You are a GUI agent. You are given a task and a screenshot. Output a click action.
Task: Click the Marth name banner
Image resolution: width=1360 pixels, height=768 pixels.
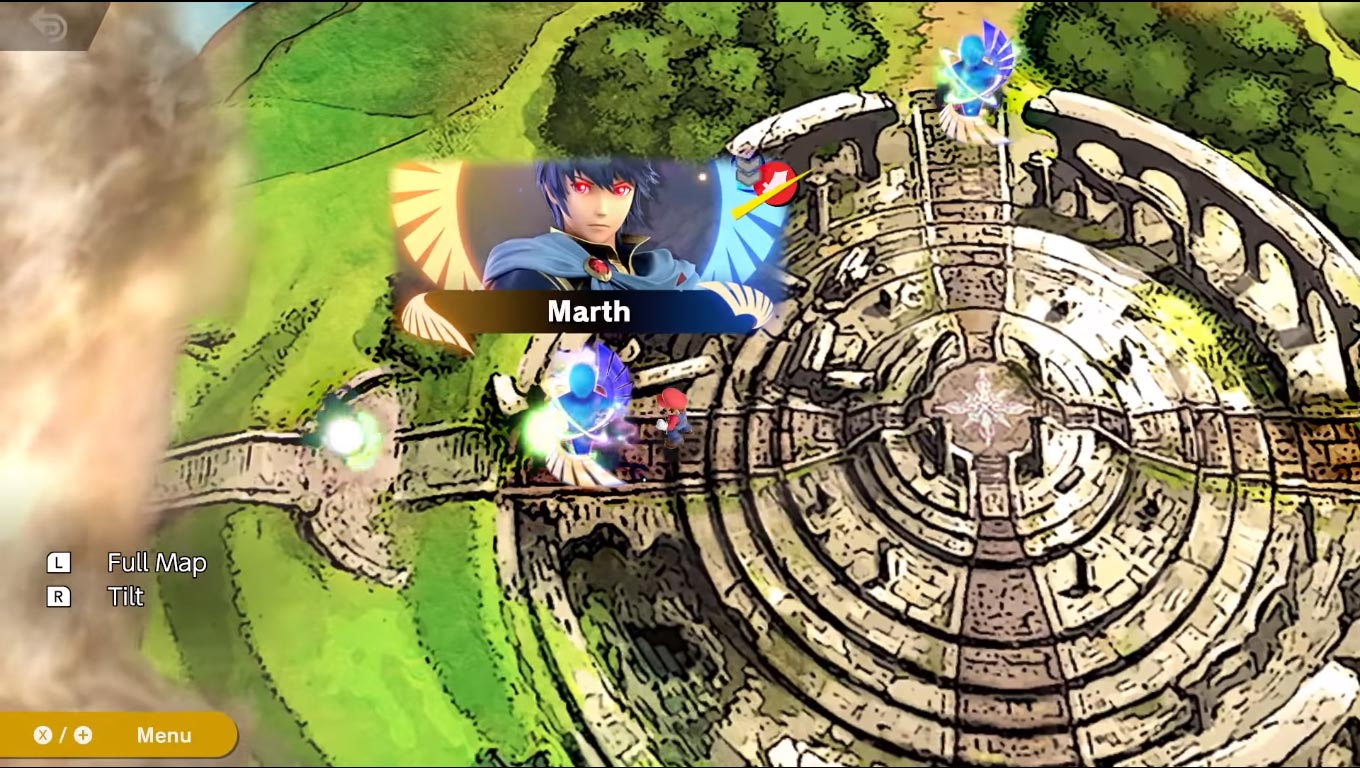(588, 311)
